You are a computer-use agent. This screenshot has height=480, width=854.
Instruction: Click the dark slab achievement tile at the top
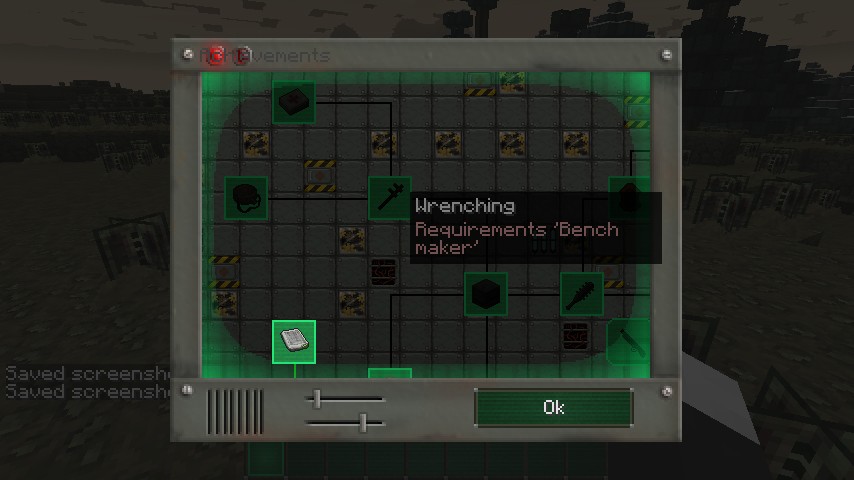coord(294,101)
